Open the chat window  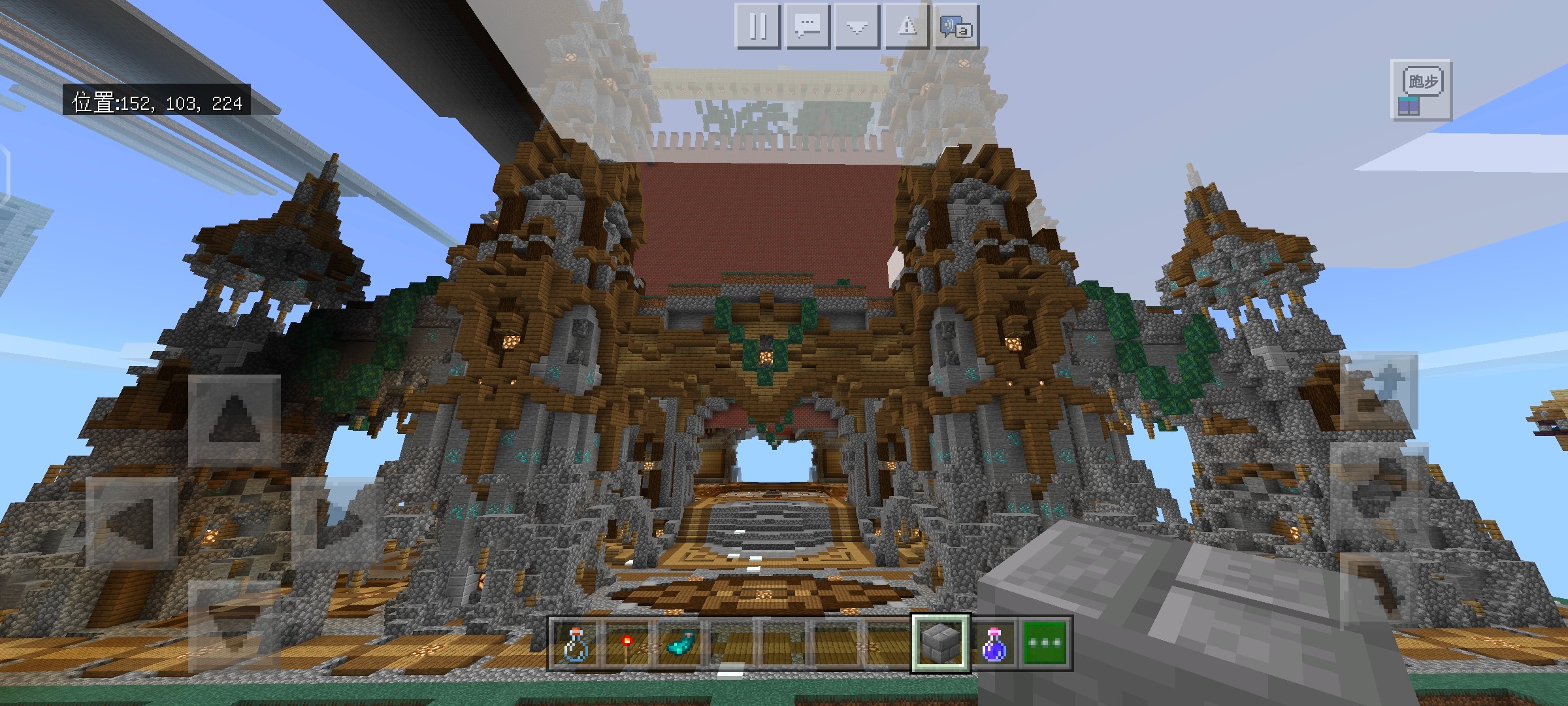click(x=808, y=26)
